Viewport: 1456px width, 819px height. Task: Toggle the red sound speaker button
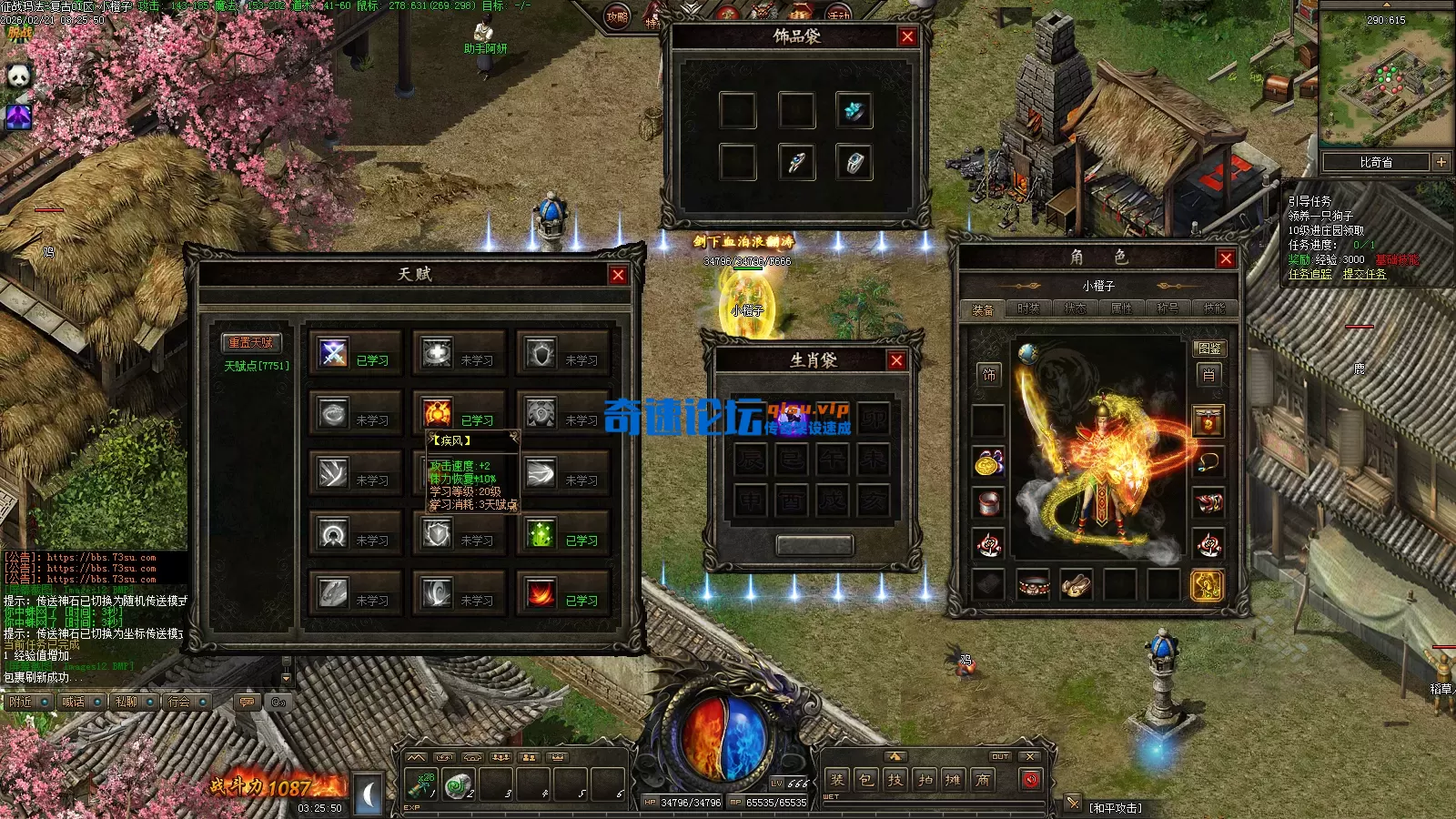tap(1030, 780)
